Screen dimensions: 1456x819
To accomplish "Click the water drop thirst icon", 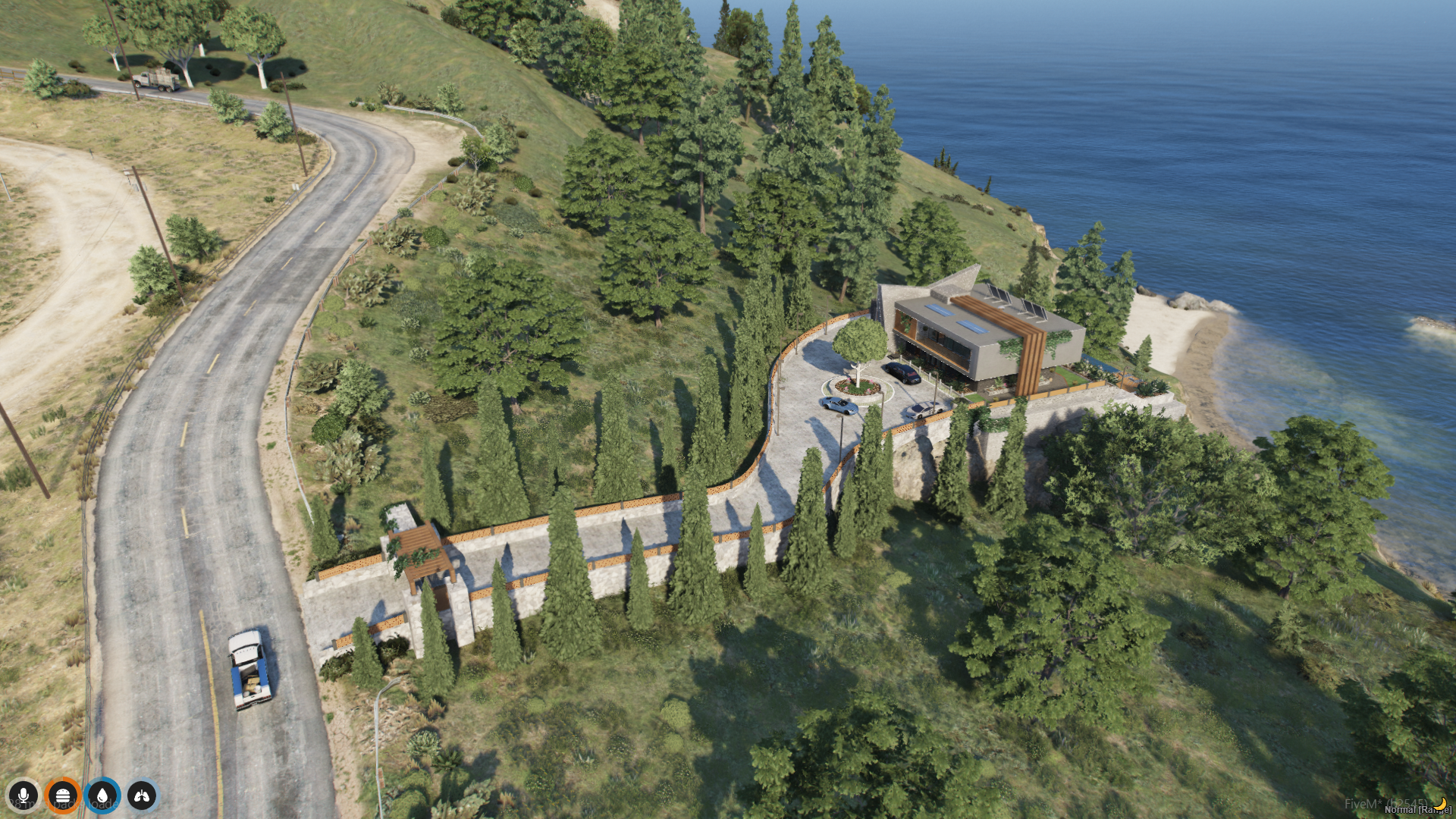I will (x=102, y=795).
